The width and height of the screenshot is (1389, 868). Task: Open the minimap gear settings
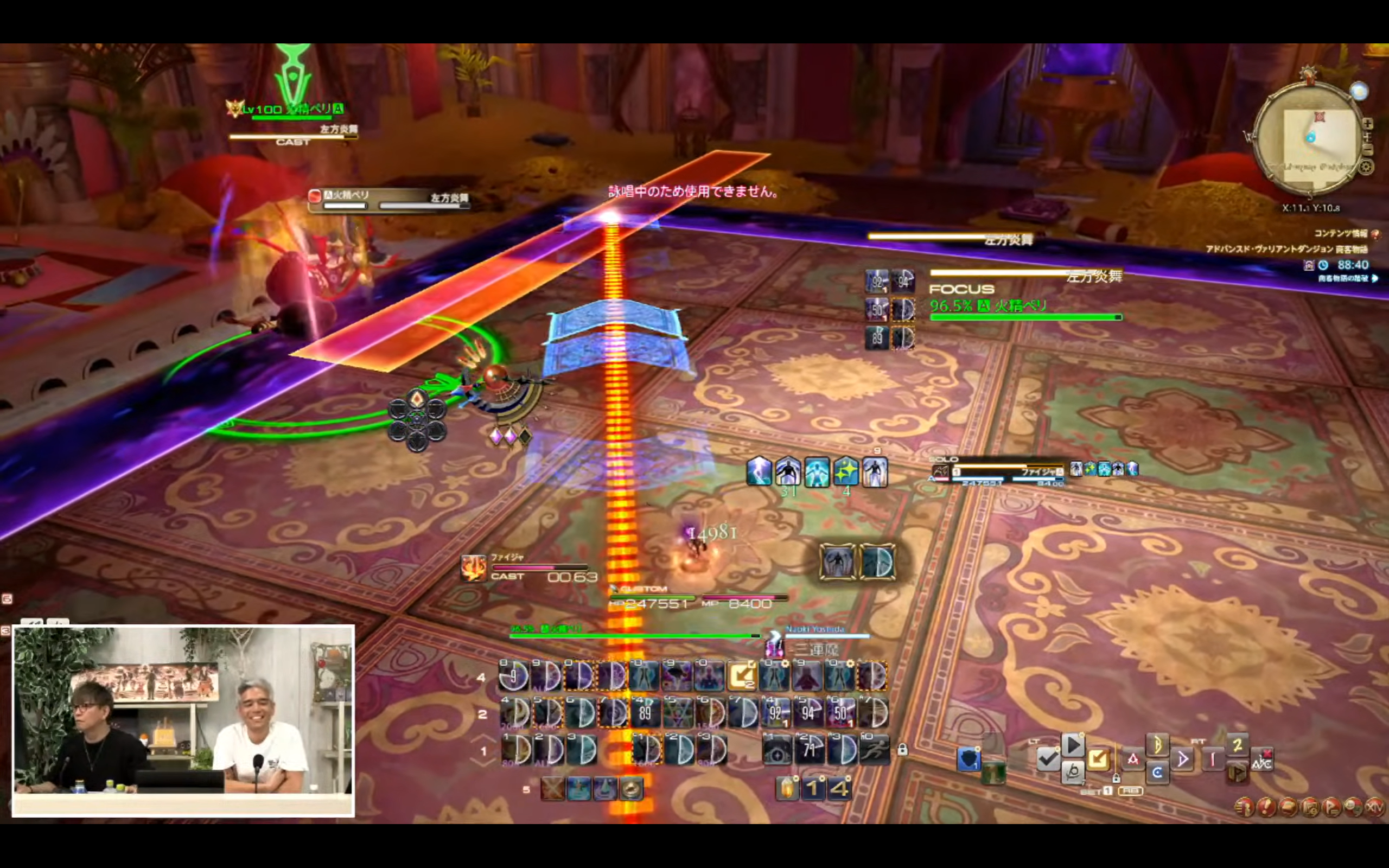1366,167
